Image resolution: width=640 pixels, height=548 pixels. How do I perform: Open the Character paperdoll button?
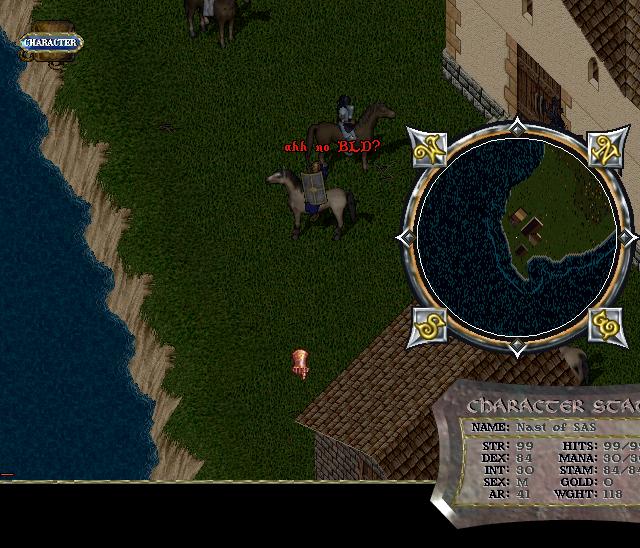[x=50, y=43]
